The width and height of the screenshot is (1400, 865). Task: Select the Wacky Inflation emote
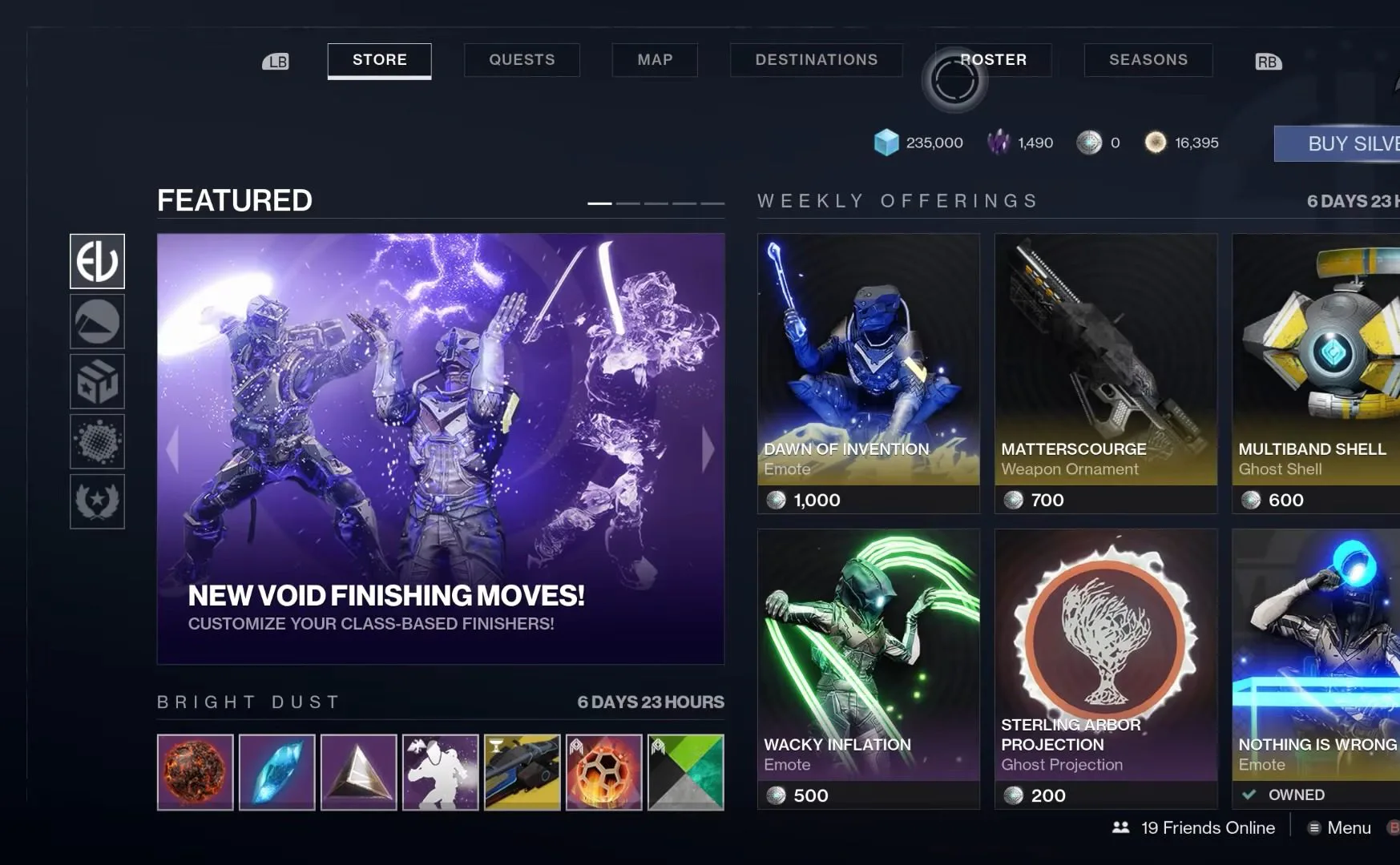point(868,668)
